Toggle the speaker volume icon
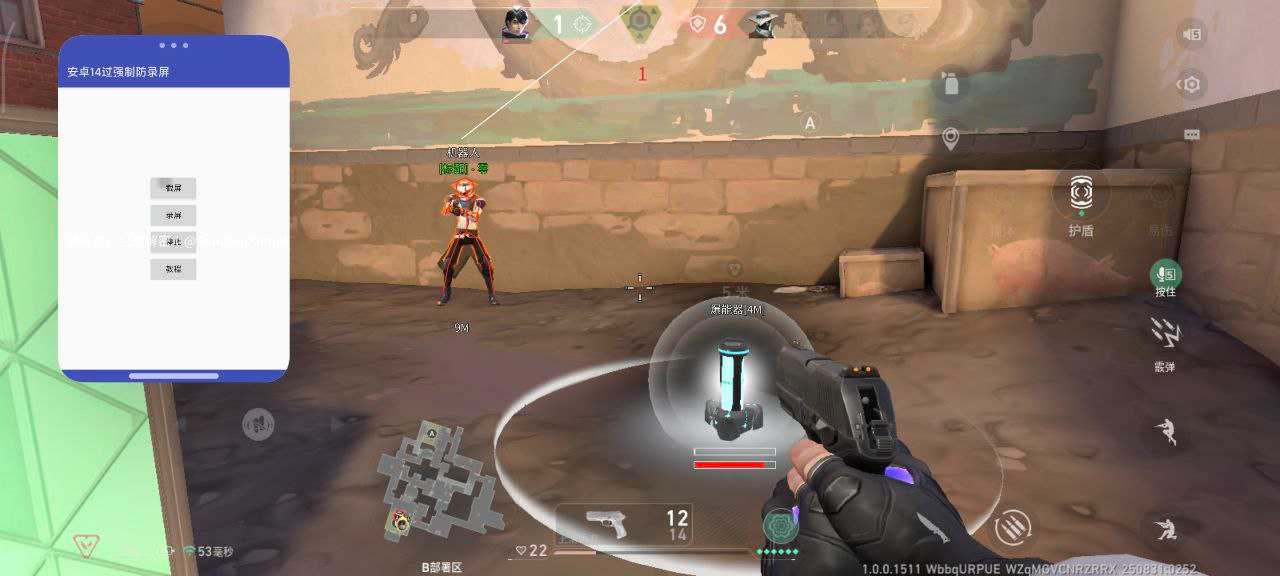The width and height of the screenshot is (1280, 576). click(1191, 35)
